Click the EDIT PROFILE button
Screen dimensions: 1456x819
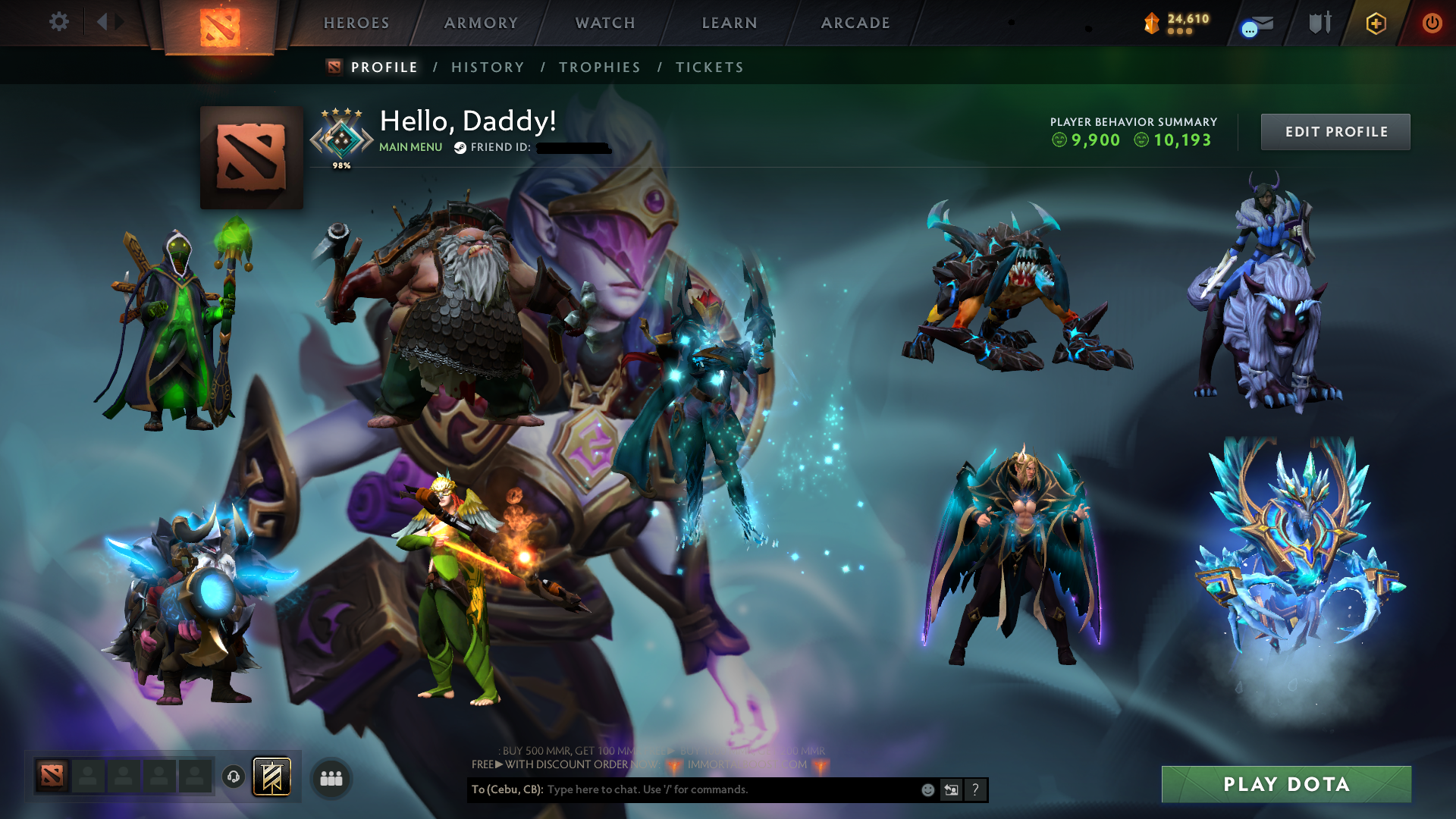click(1335, 131)
